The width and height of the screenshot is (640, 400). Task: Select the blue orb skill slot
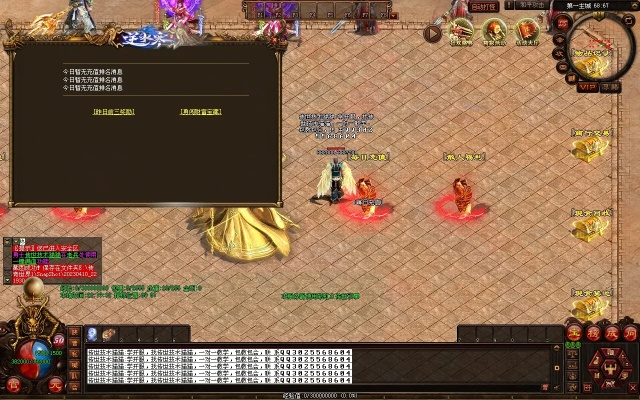coord(92,334)
